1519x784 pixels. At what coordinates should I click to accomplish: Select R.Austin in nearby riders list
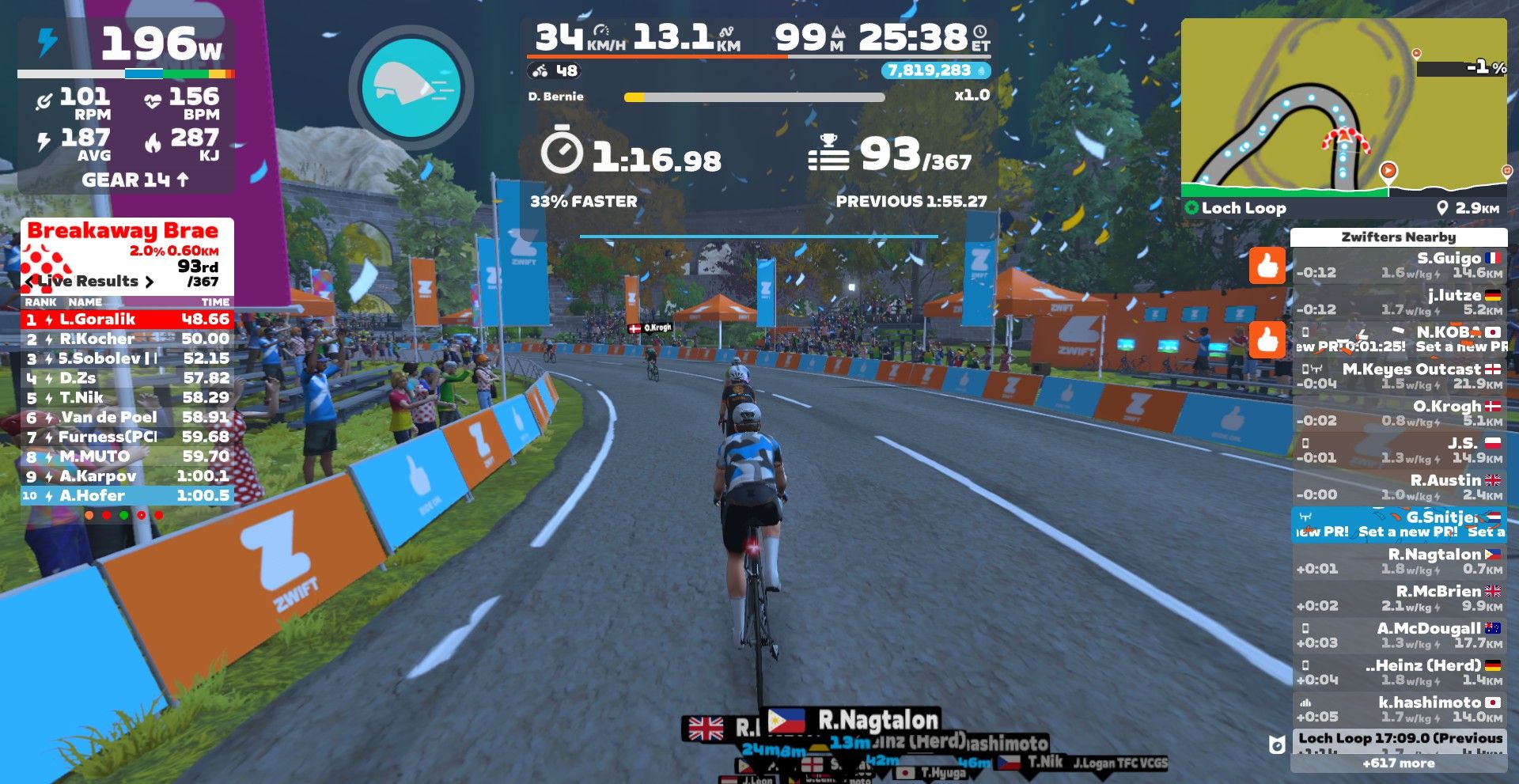(1399, 487)
